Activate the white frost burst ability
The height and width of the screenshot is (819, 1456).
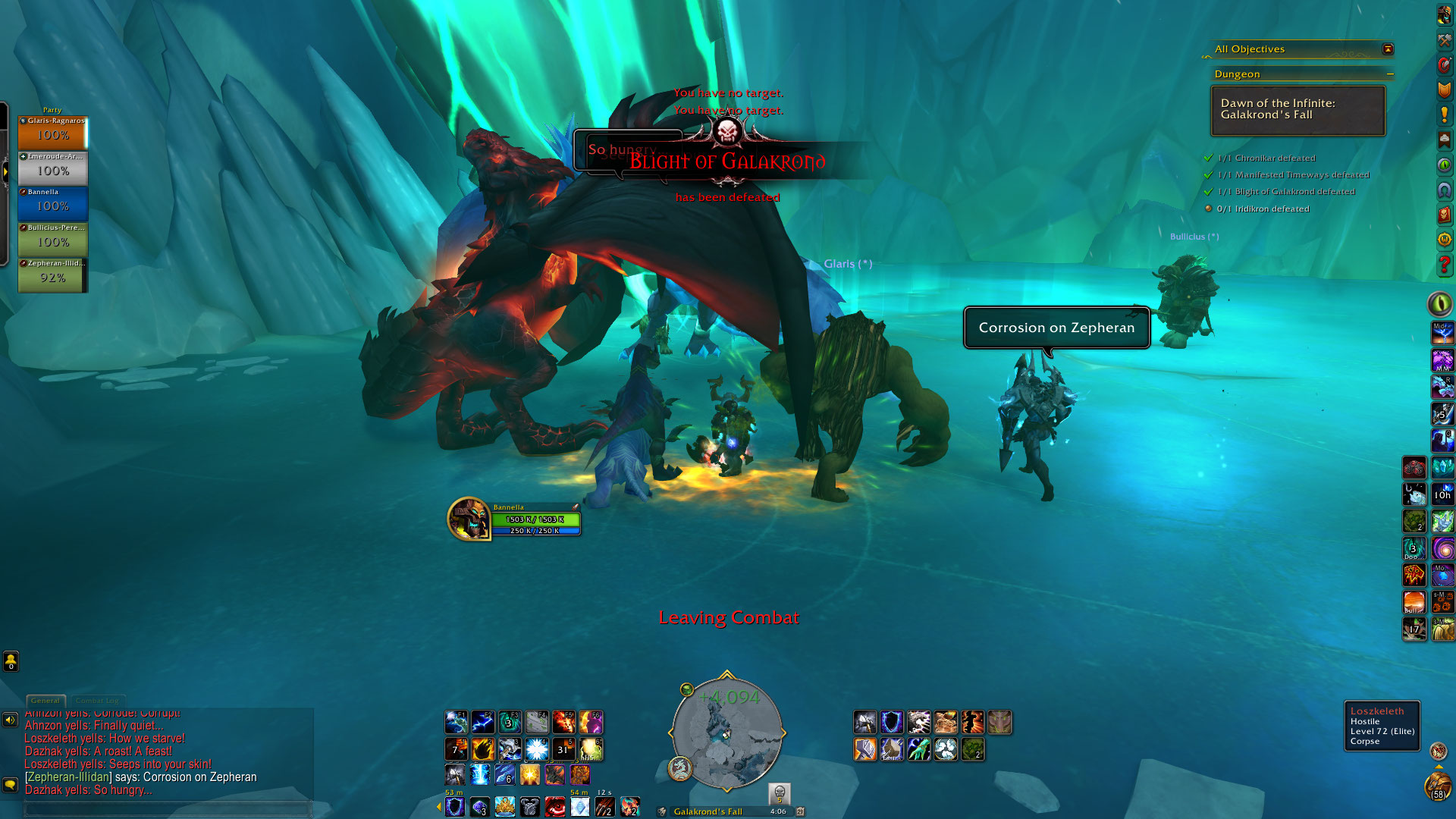[x=537, y=749]
